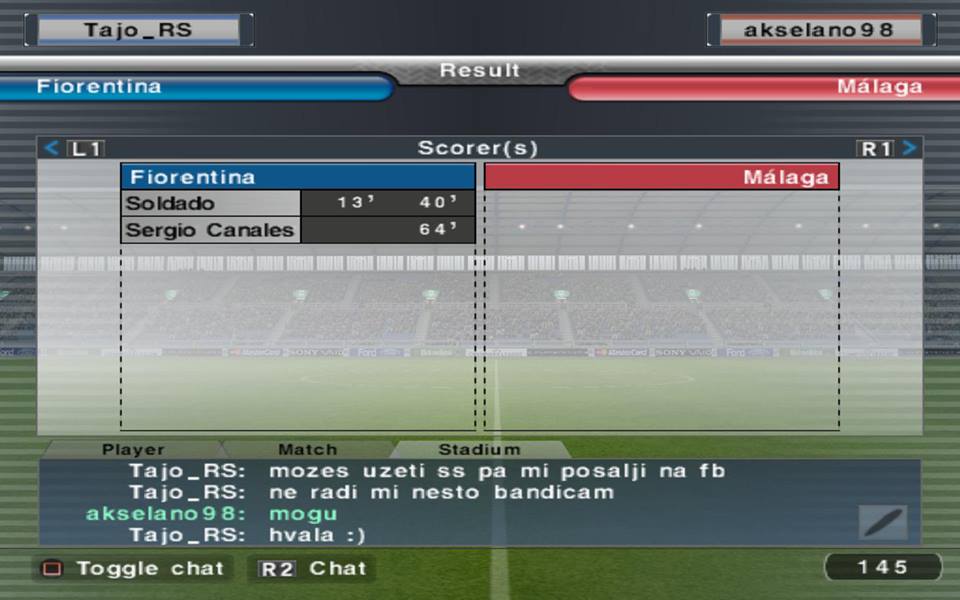Screen dimensions: 960x600
Task: Switch to the Player tab
Action: [x=133, y=450]
